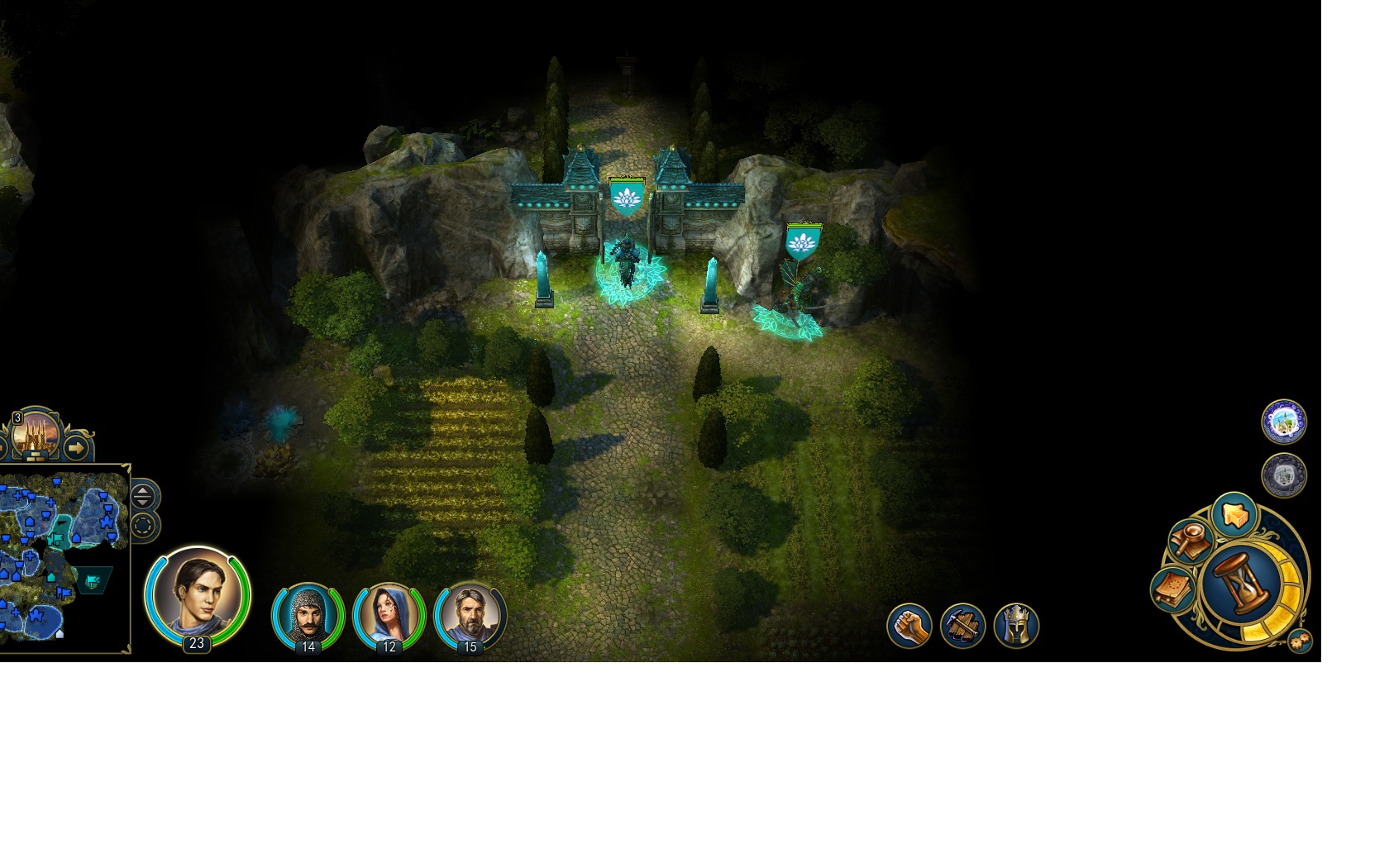Open the book with sun emblem
Image resolution: width=1389 pixels, height=868 pixels.
1172,589
